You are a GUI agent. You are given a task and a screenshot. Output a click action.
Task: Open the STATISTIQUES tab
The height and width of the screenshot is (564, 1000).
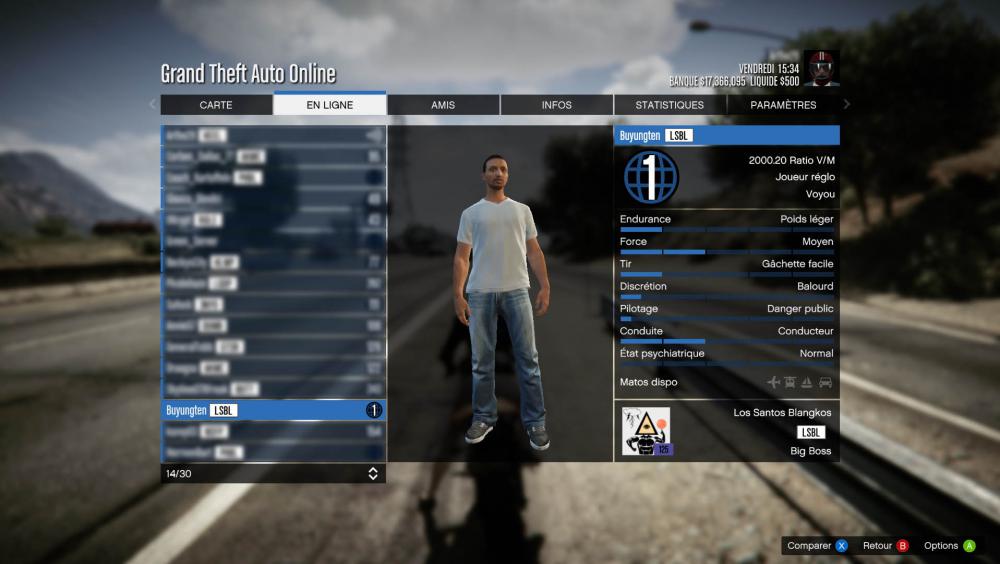click(x=670, y=105)
